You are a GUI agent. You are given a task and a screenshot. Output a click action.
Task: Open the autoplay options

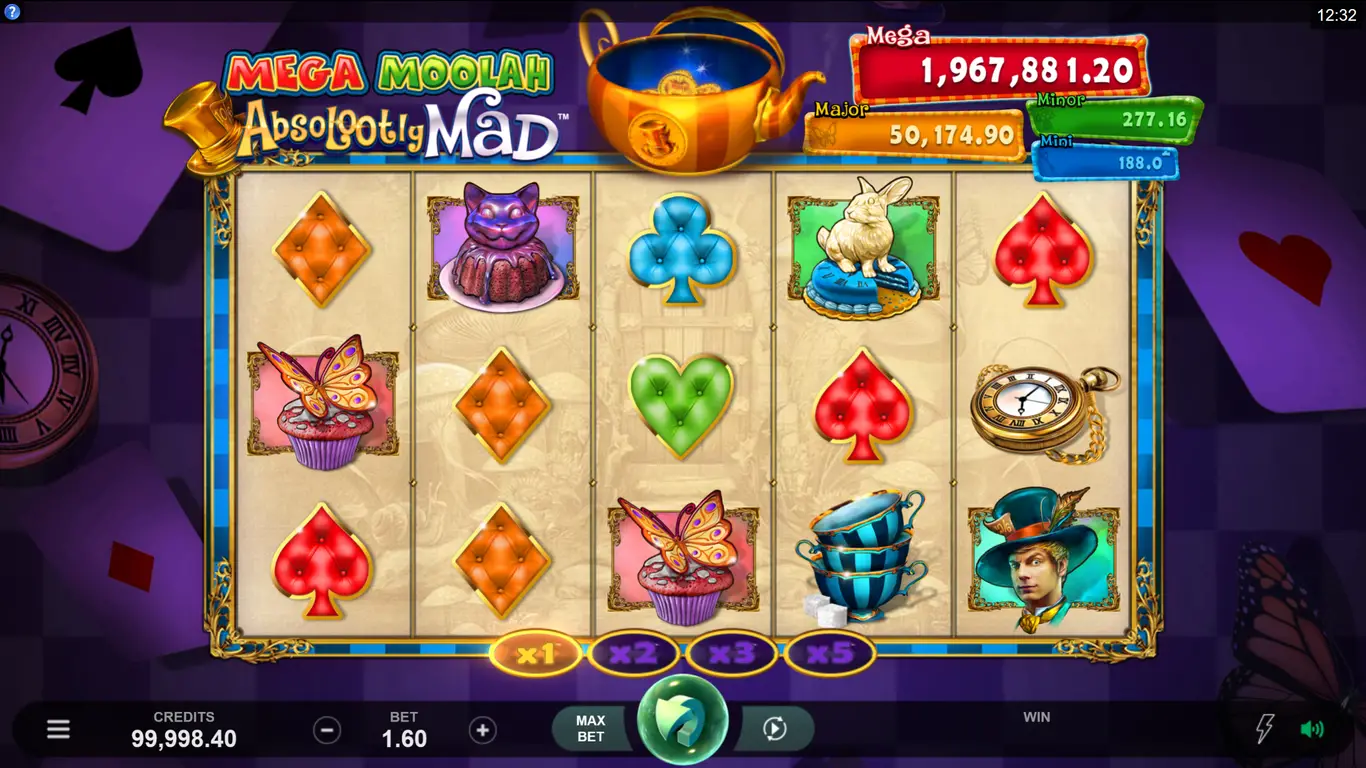coord(774,729)
